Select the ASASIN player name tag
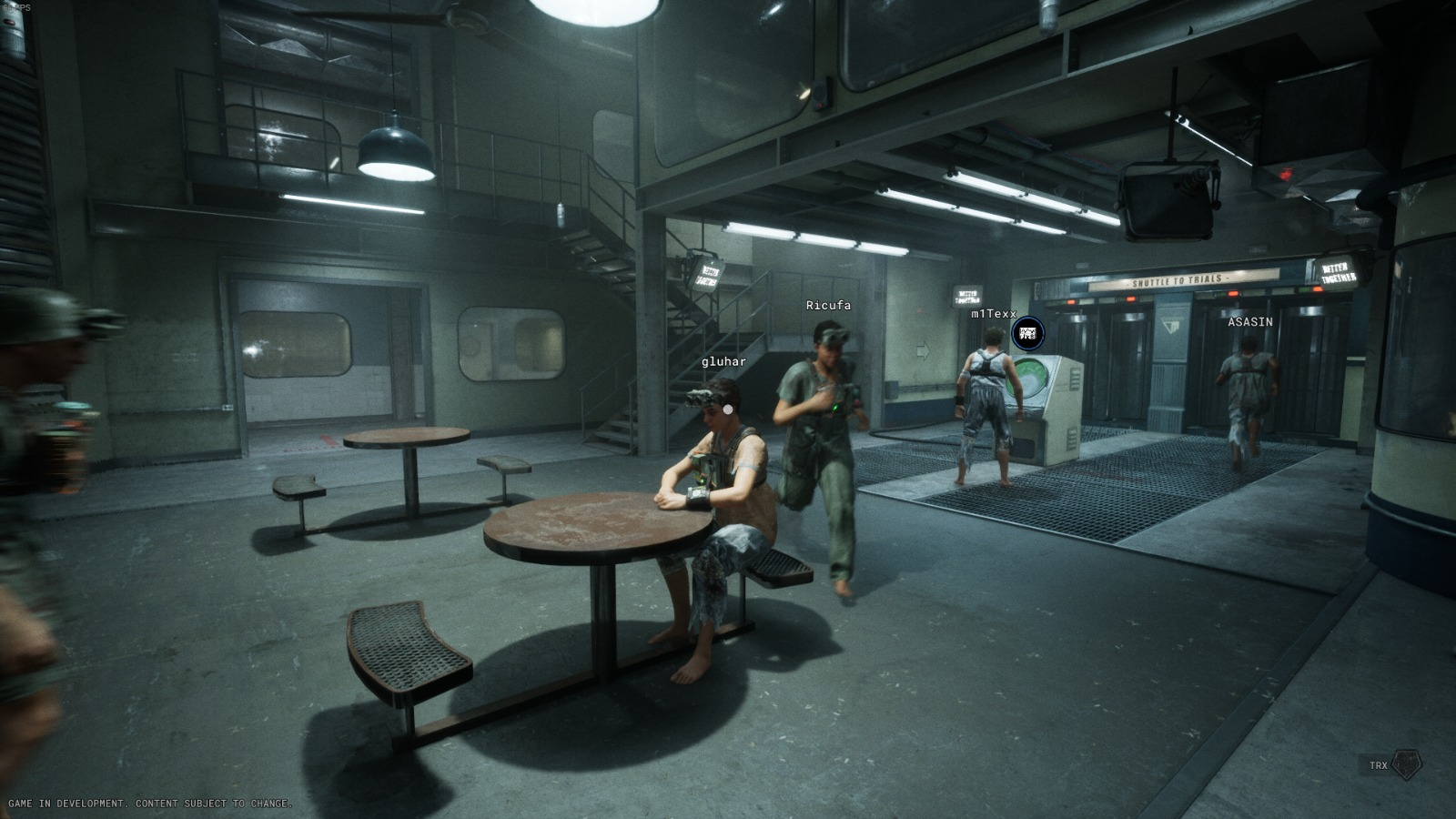Screen dimensions: 1456x819 (x=1249, y=322)
